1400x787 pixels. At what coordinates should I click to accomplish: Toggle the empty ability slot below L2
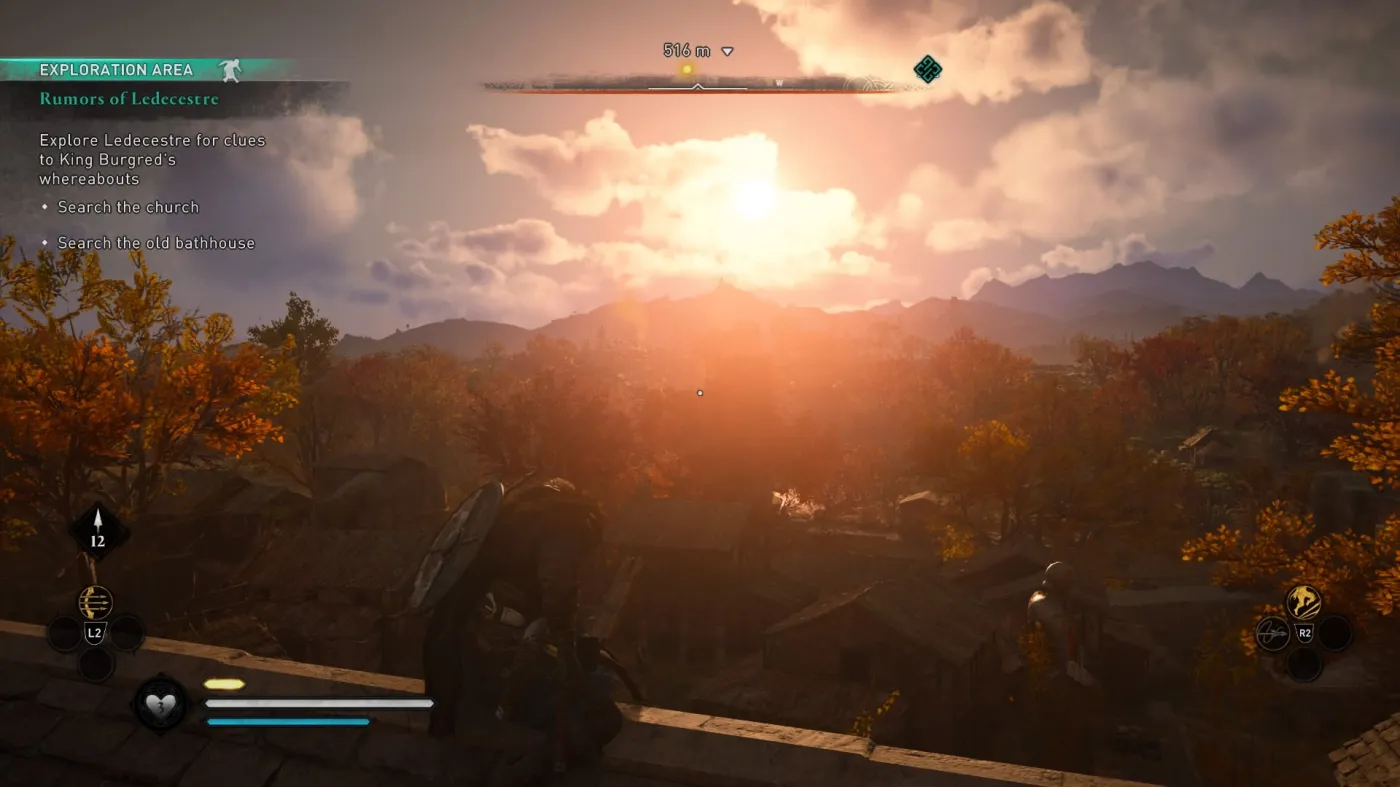(98, 662)
